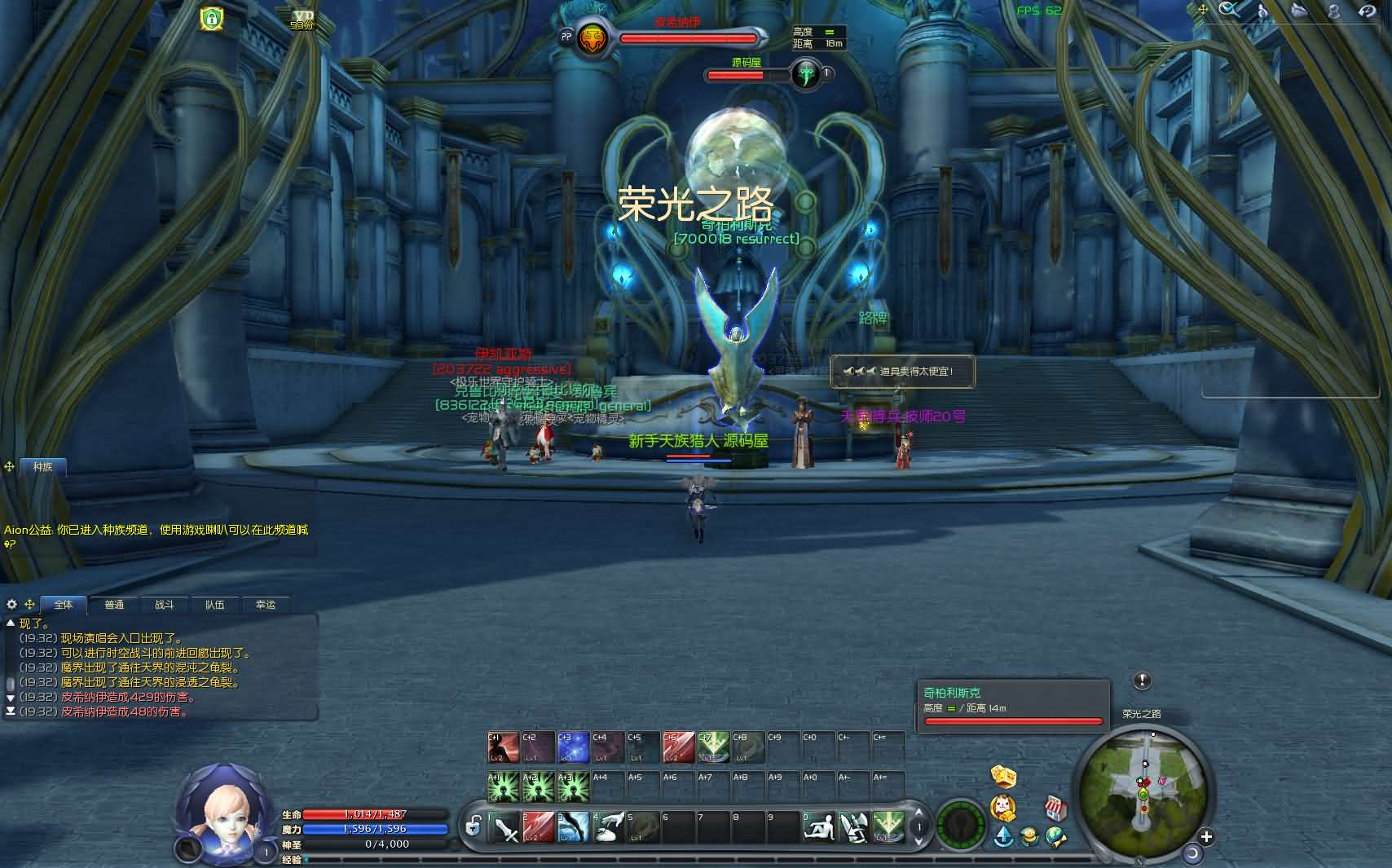
Task: Click the golden dice icon
Action: click(1003, 776)
